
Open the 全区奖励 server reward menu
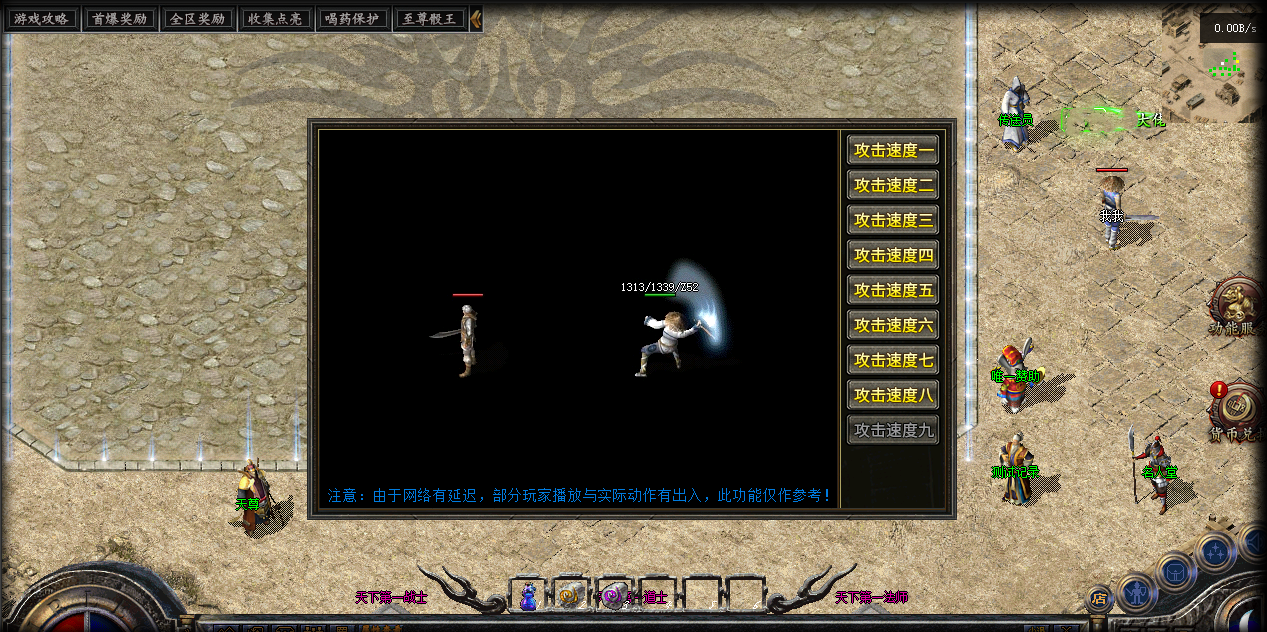point(197,19)
